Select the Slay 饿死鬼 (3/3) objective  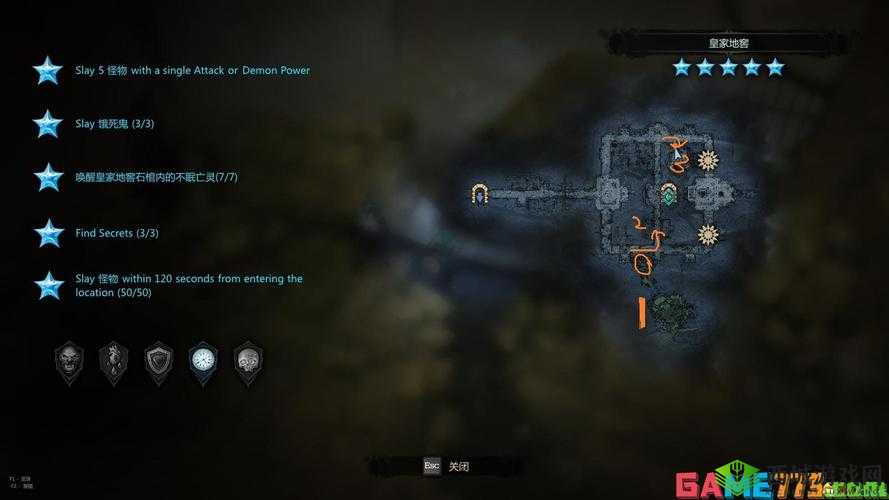coord(115,124)
